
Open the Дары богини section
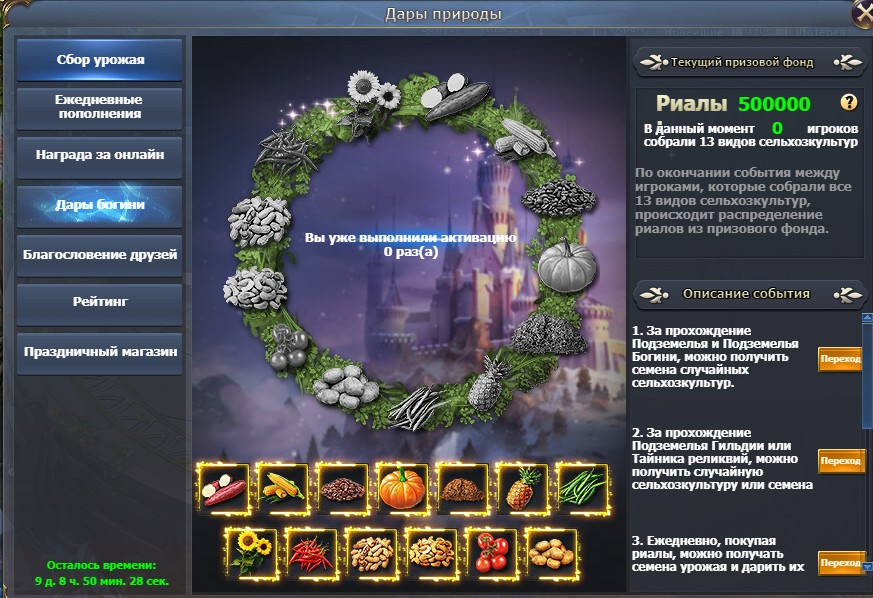[x=100, y=205]
